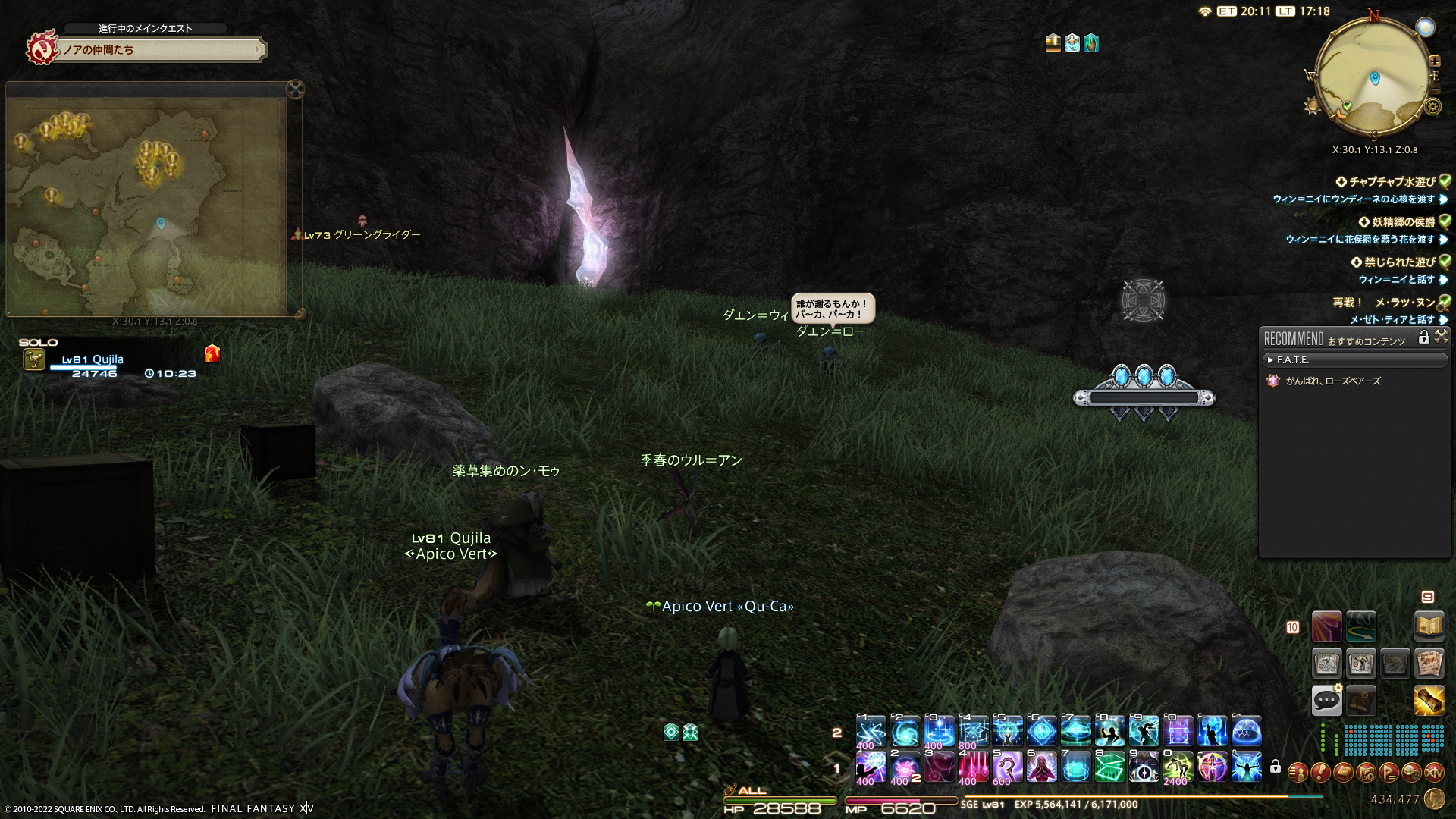This screenshot has width=1456, height=819.
Task: Use the pink praying woman ability
Action: 1041,767
